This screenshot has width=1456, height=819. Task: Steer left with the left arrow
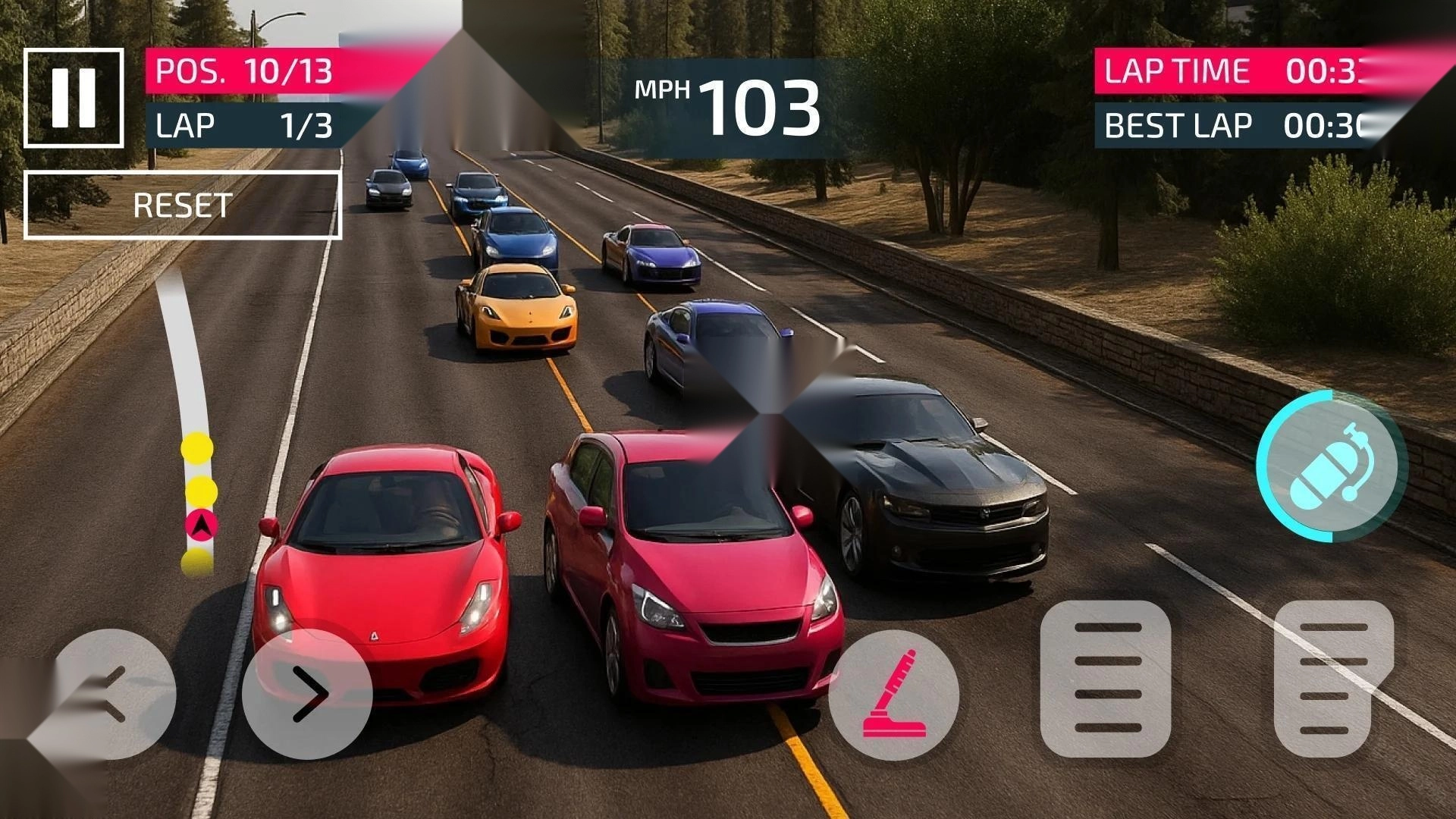(x=114, y=694)
